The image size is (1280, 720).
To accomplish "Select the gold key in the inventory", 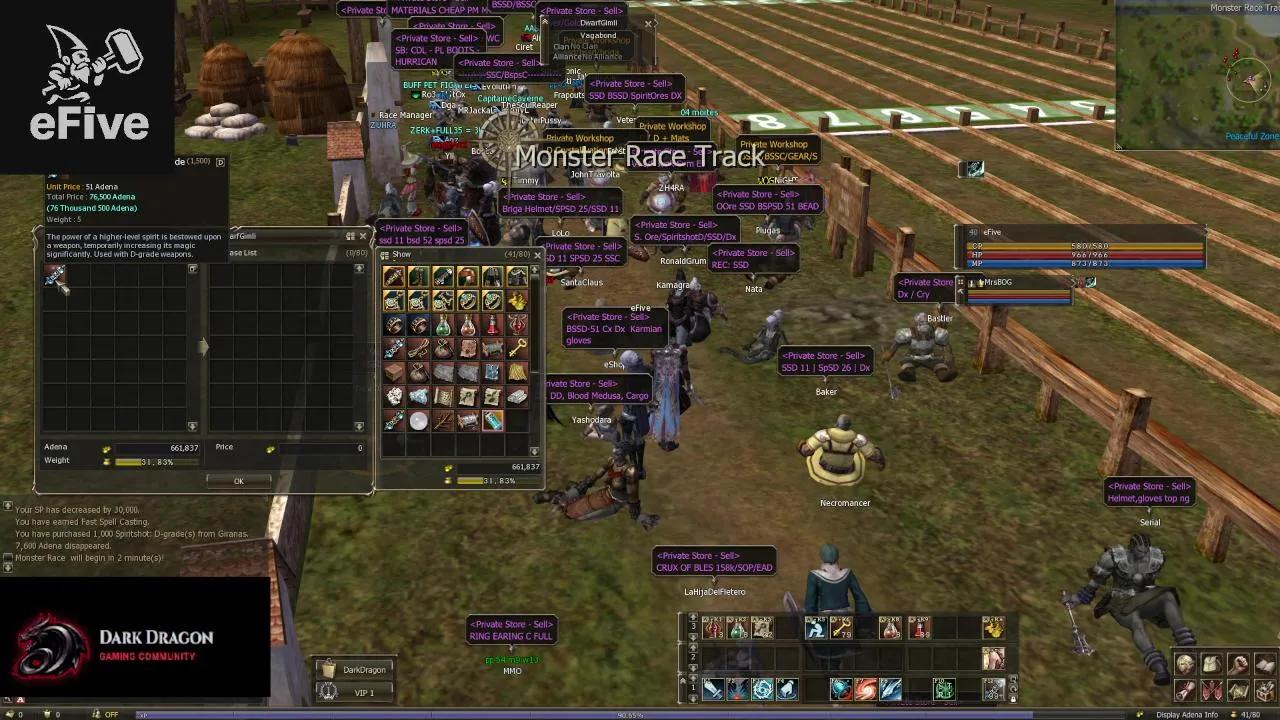I will (517, 348).
